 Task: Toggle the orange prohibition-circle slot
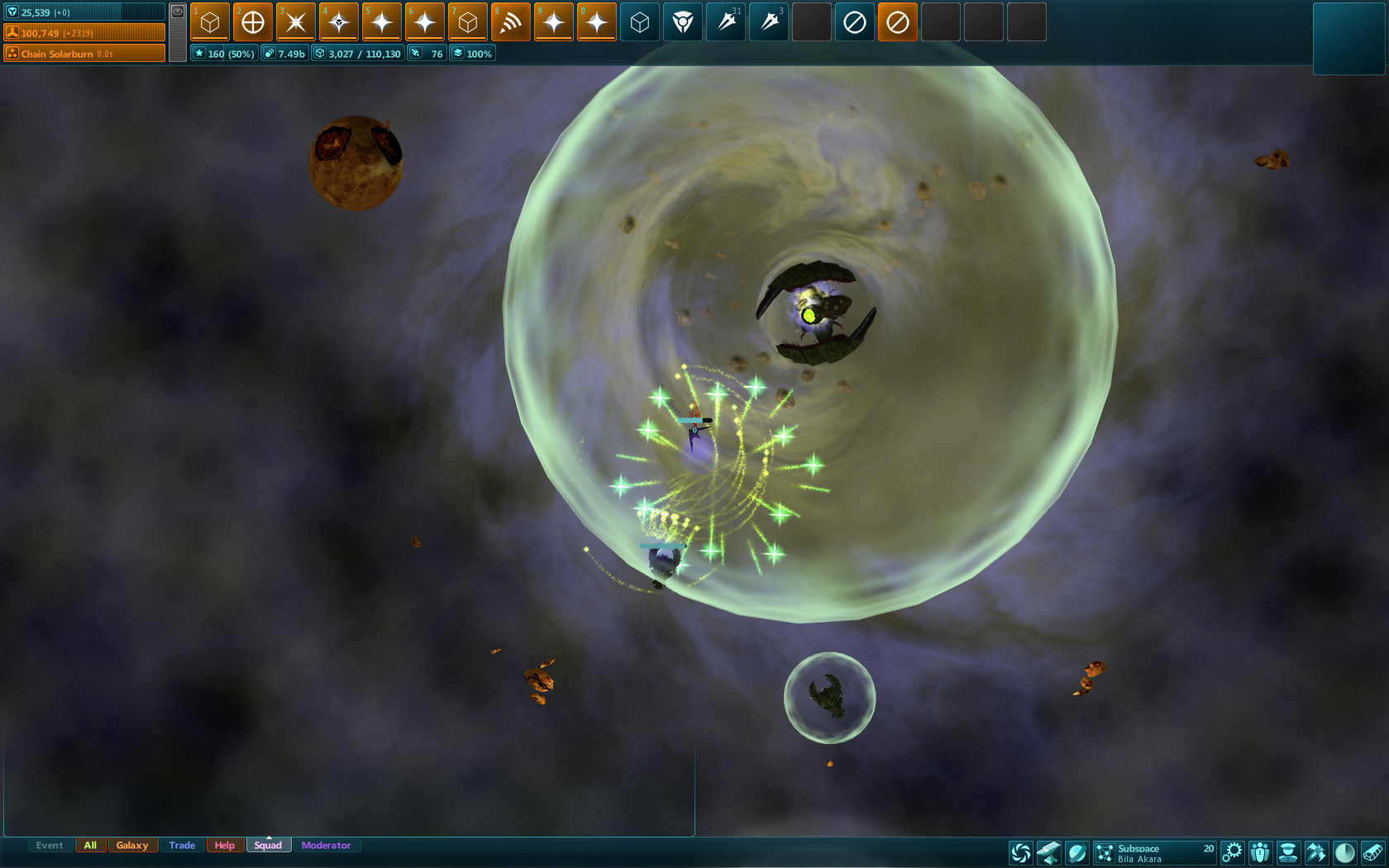898,22
